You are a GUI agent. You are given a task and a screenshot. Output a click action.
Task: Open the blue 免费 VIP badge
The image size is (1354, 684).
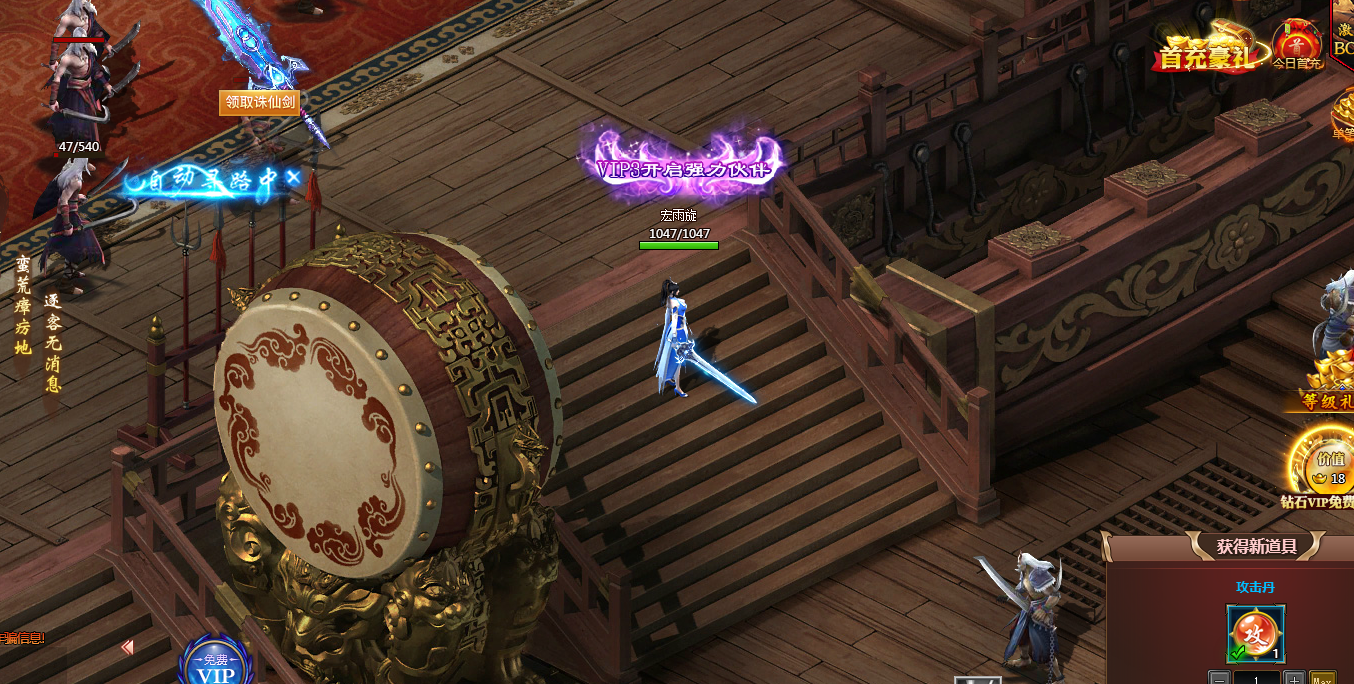click(217, 661)
